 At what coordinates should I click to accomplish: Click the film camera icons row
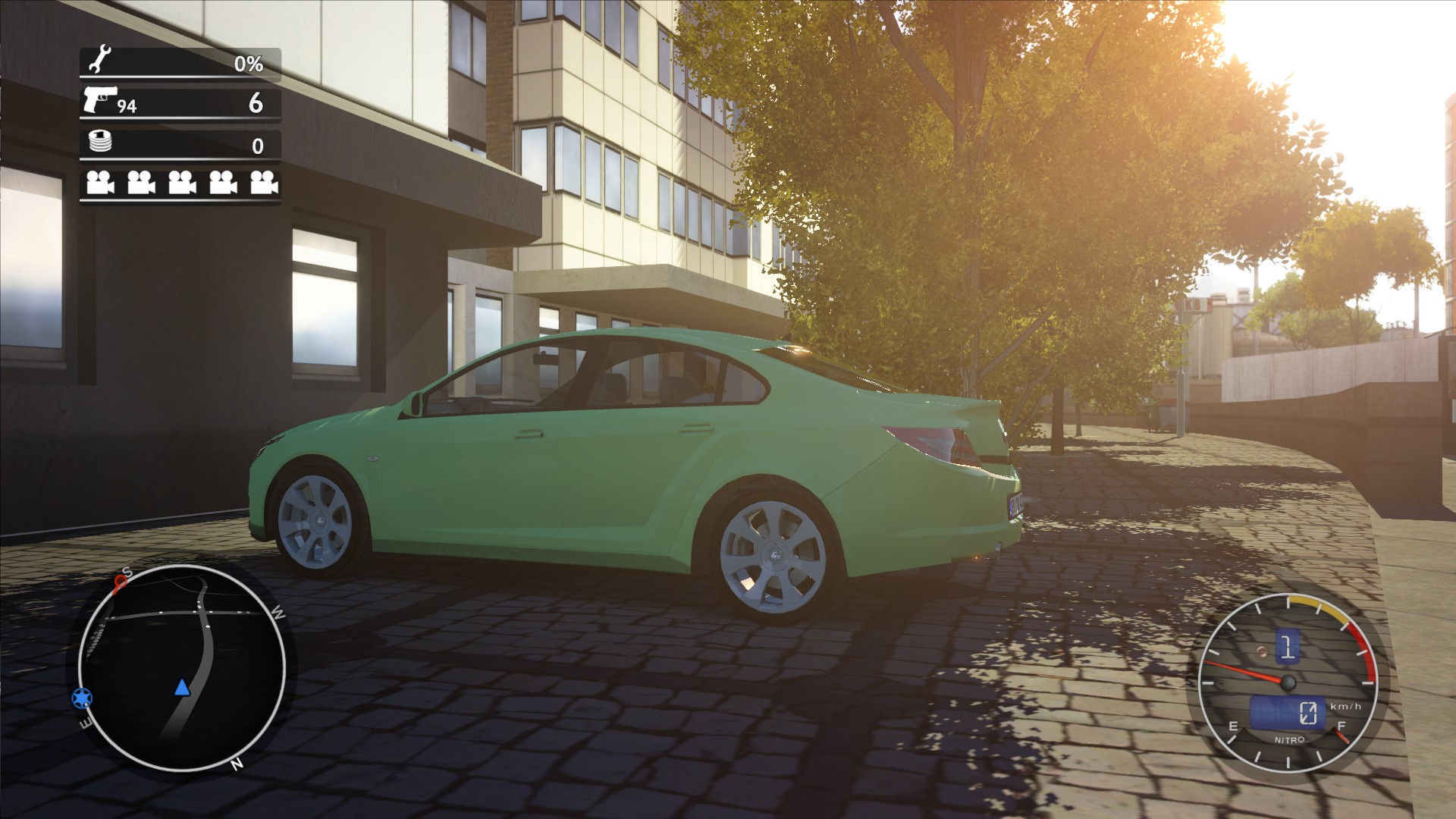pyautogui.click(x=182, y=183)
